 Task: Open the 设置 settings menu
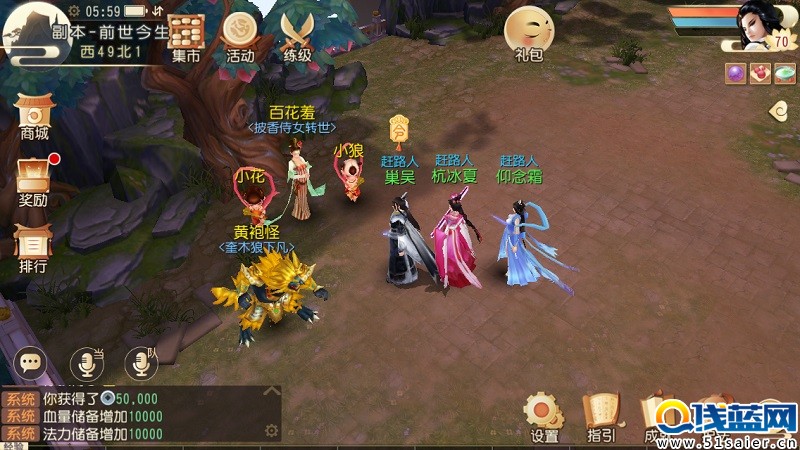[x=544, y=416]
